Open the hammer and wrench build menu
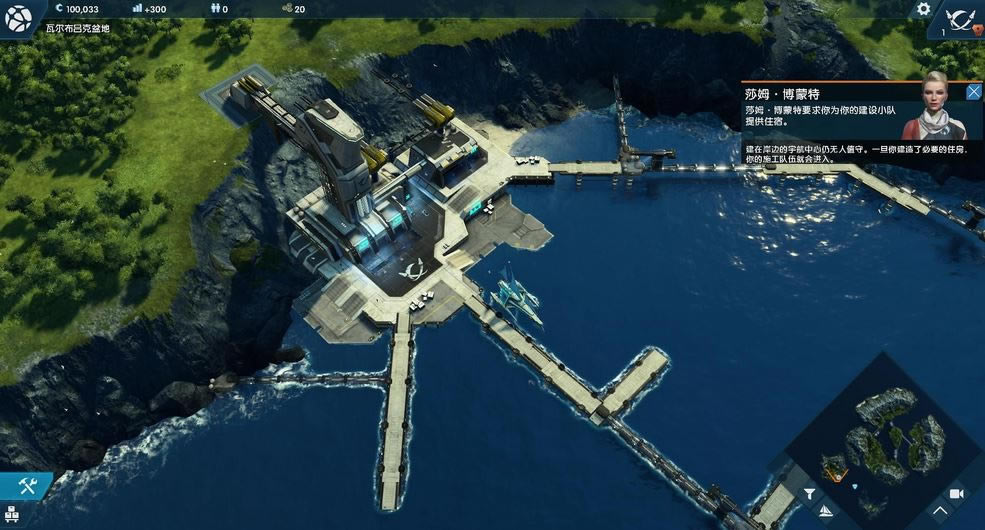The image size is (985, 530). [27, 486]
